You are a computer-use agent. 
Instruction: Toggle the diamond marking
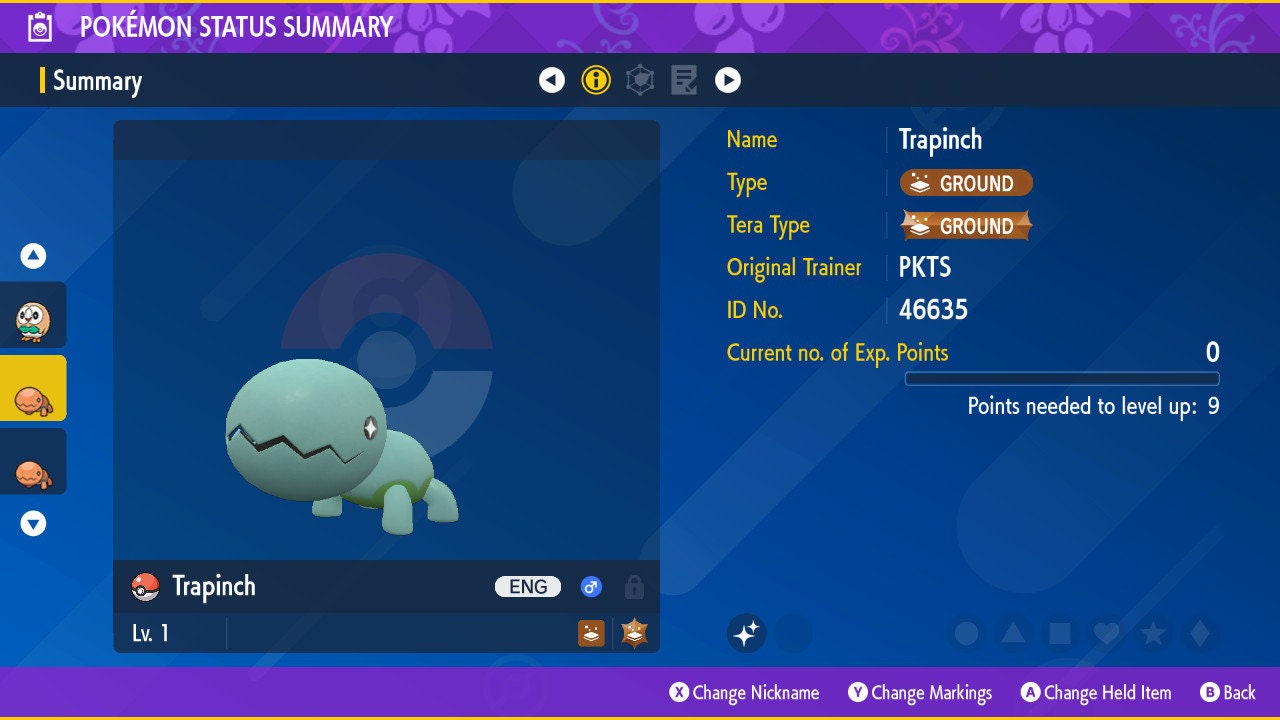1198,633
